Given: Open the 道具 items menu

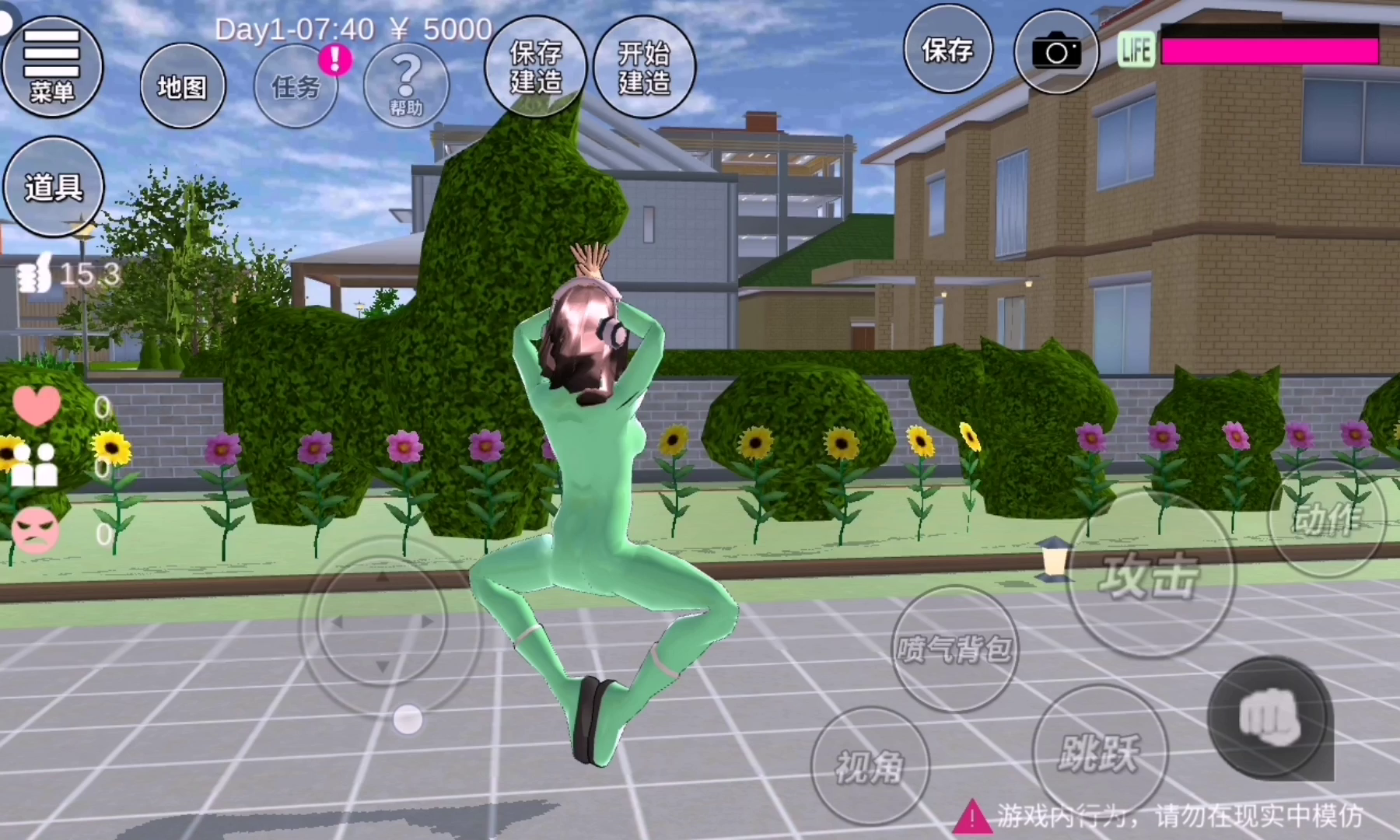Looking at the screenshot, I should coord(53,187).
